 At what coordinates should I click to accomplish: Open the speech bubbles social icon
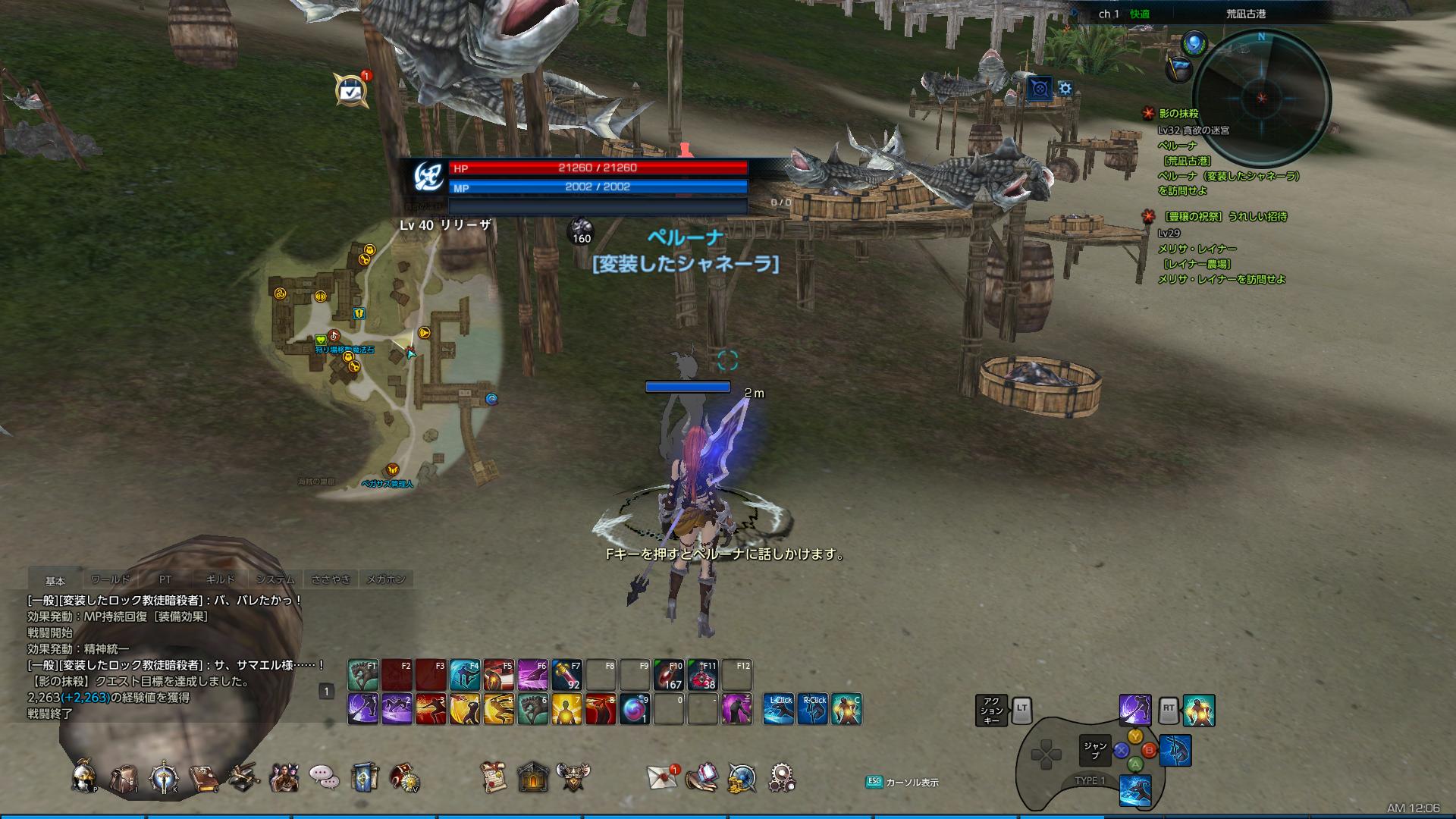click(x=324, y=777)
